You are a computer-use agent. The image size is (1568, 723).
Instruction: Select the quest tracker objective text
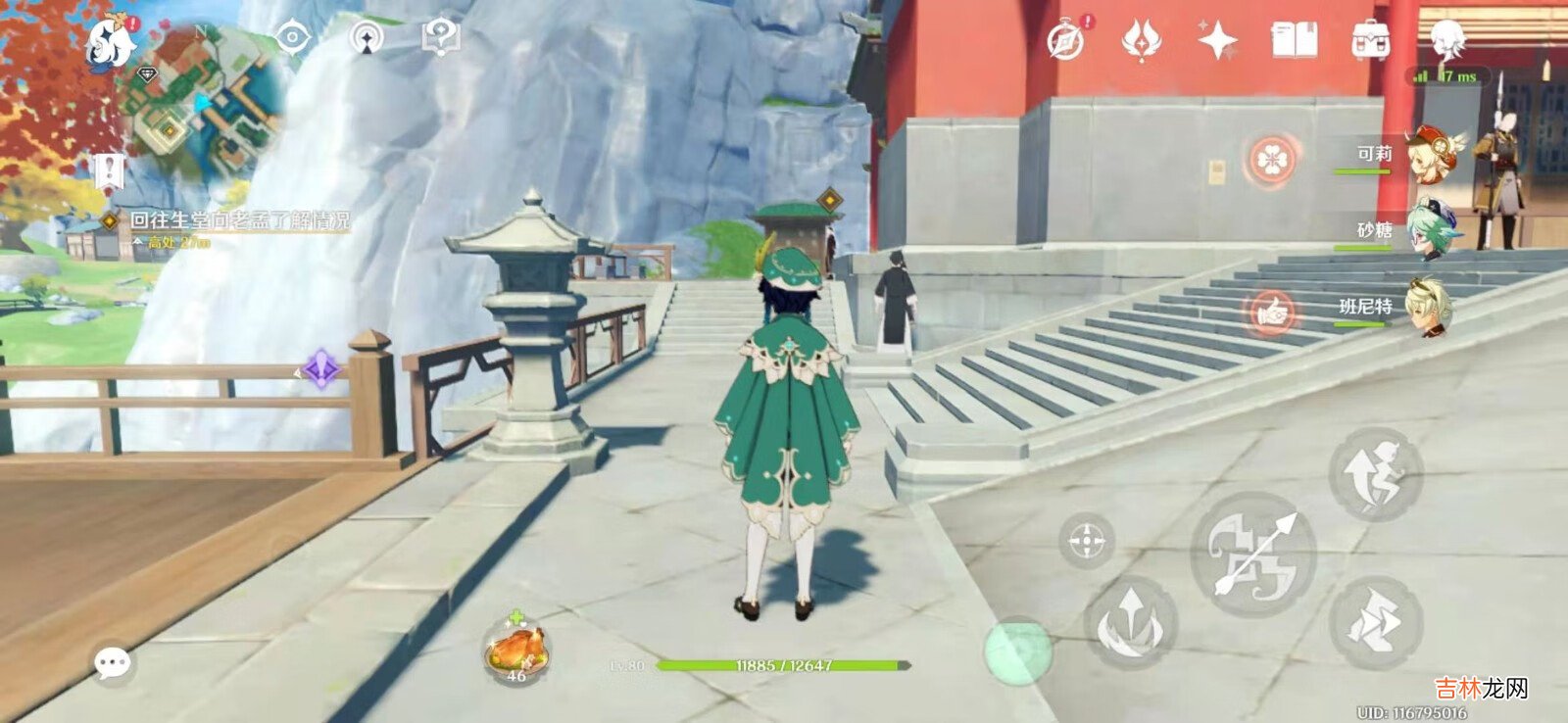point(240,221)
